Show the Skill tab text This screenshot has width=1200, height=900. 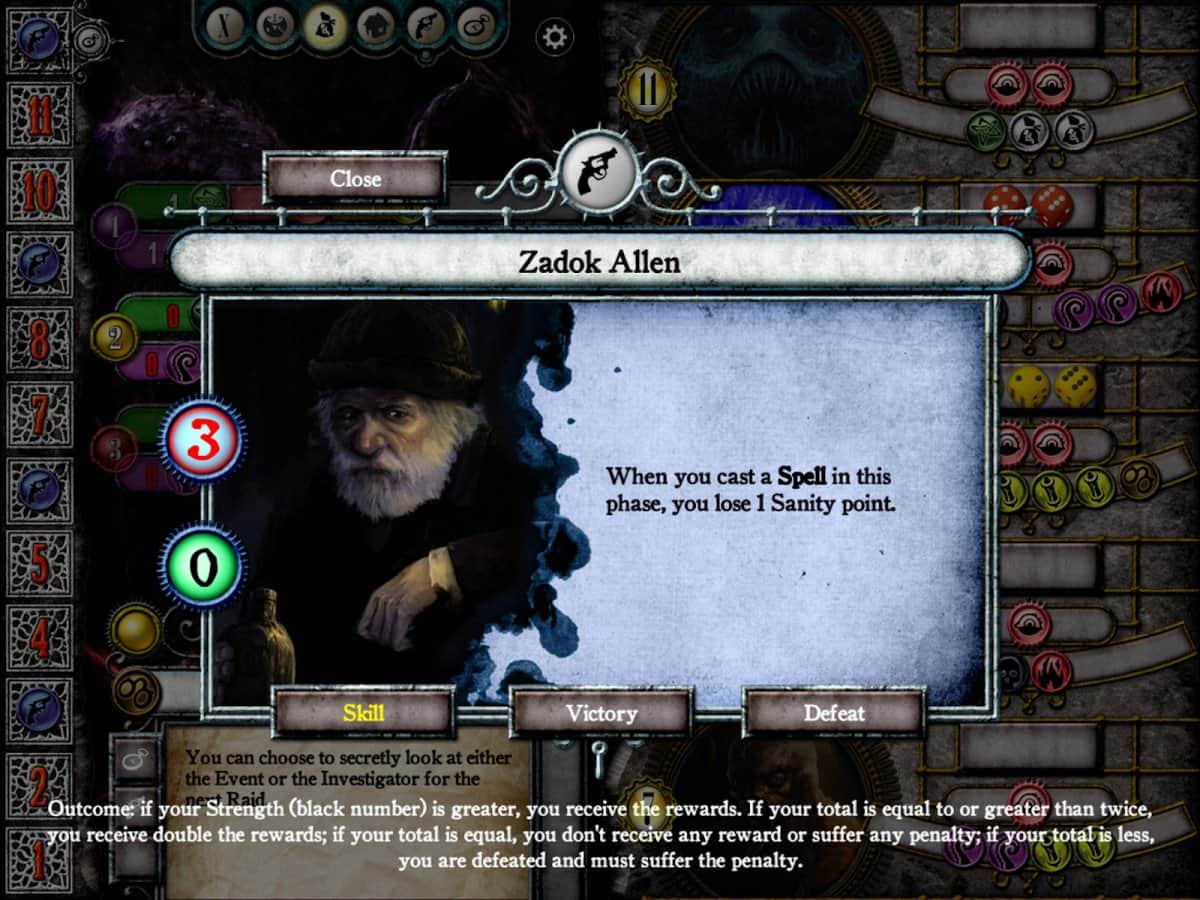[363, 713]
